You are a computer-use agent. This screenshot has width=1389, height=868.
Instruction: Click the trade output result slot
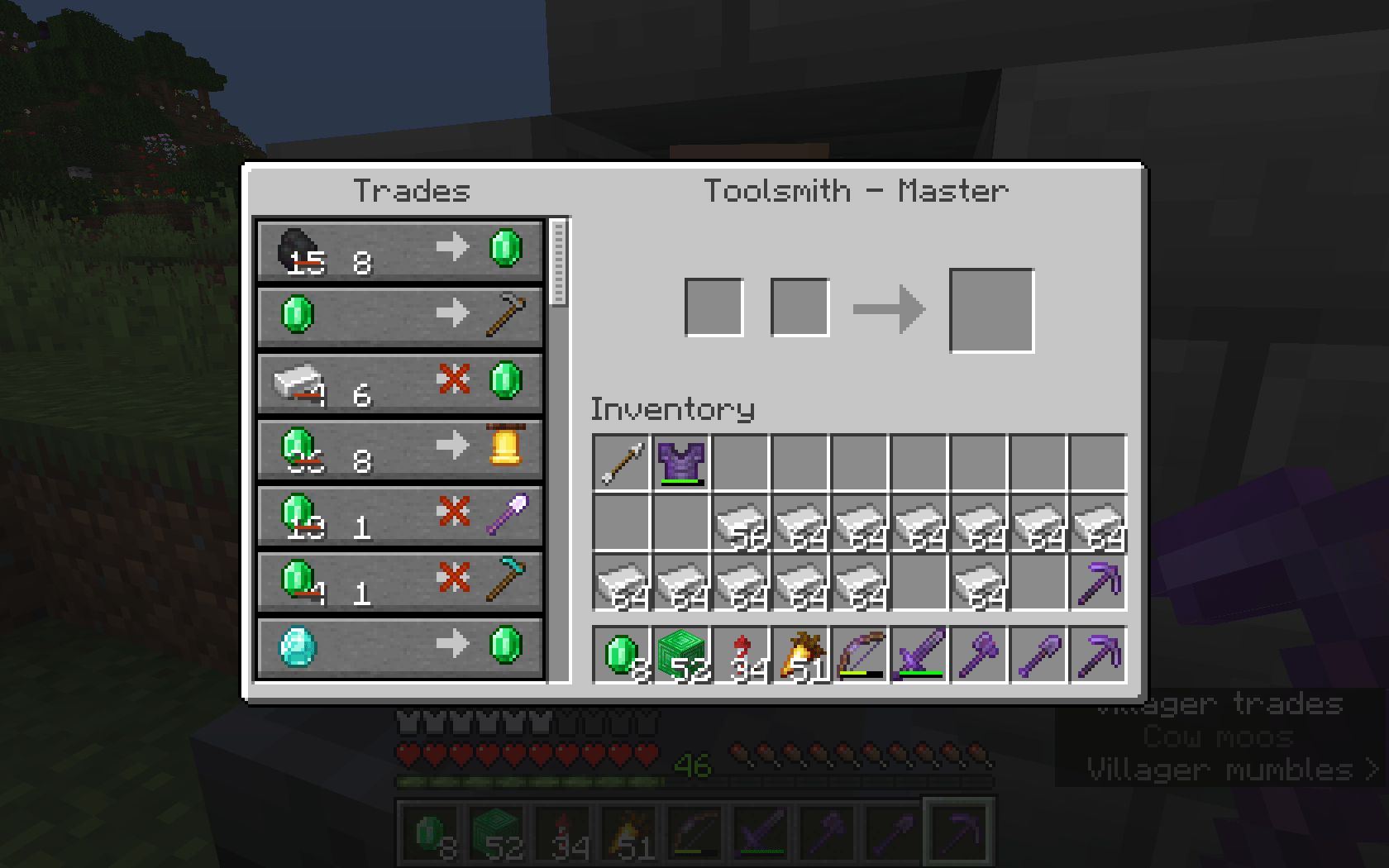[993, 308]
